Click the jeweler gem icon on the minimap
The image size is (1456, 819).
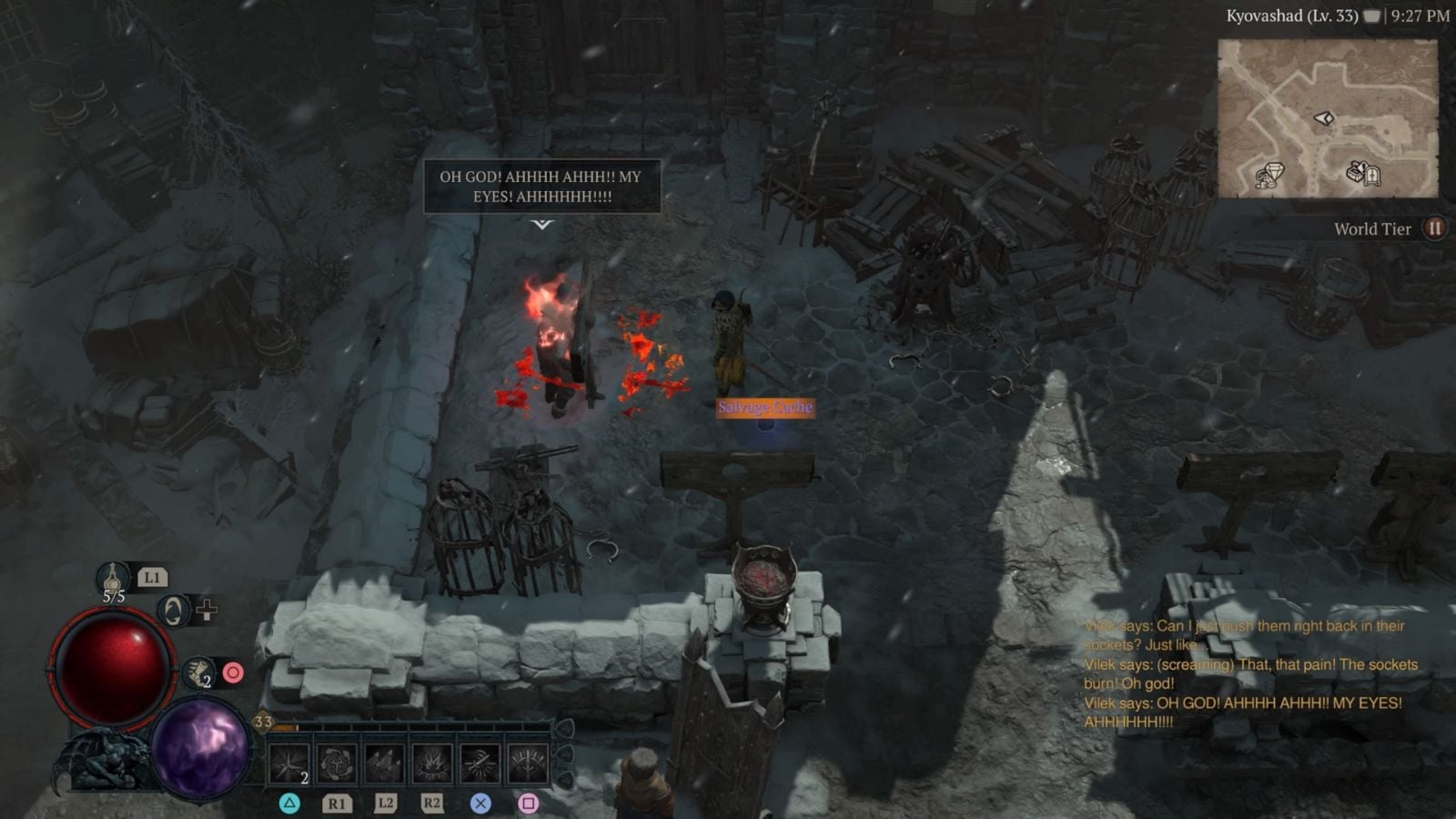1271,172
